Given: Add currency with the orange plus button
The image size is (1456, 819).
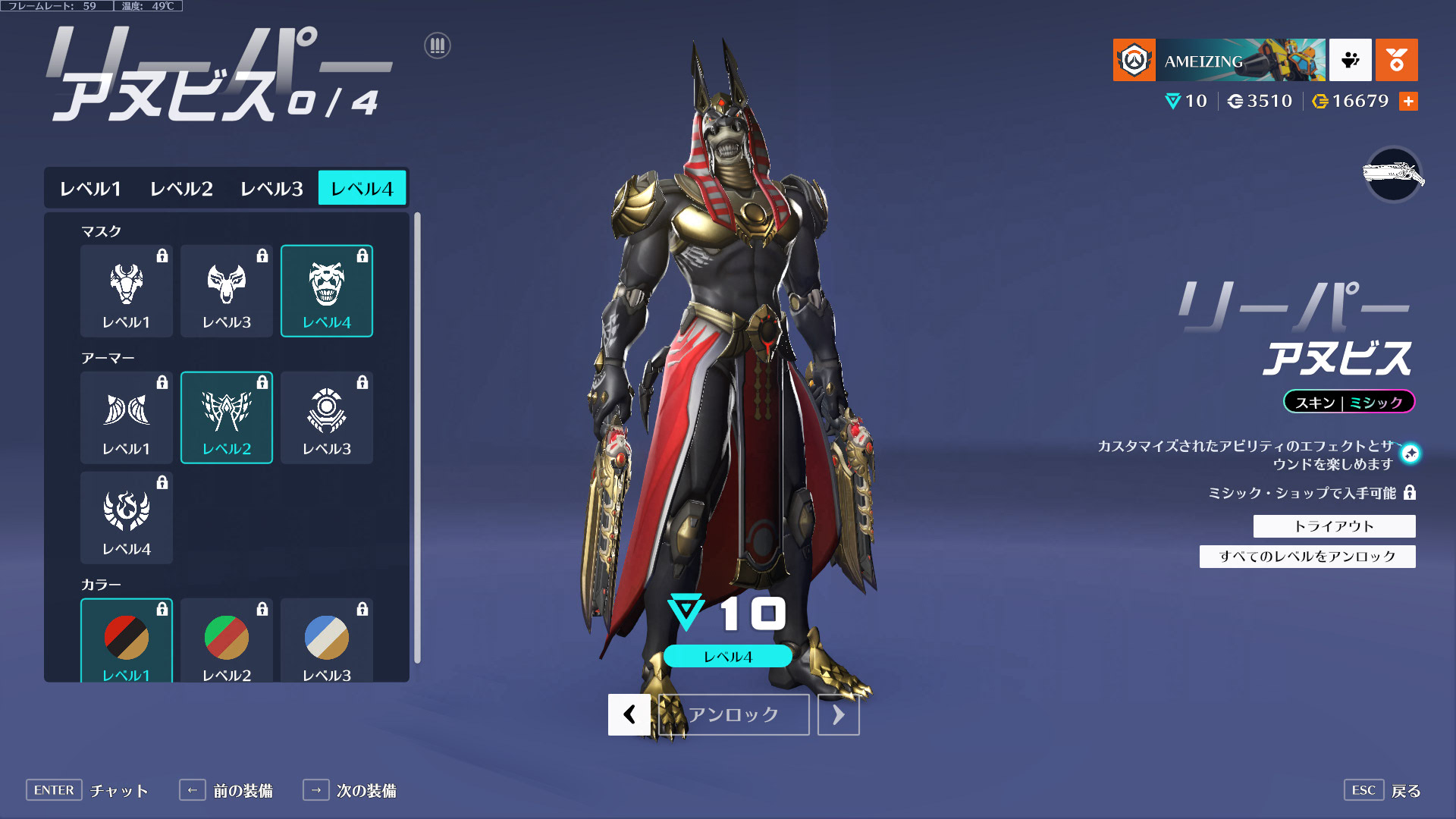Looking at the screenshot, I should [1408, 101].
